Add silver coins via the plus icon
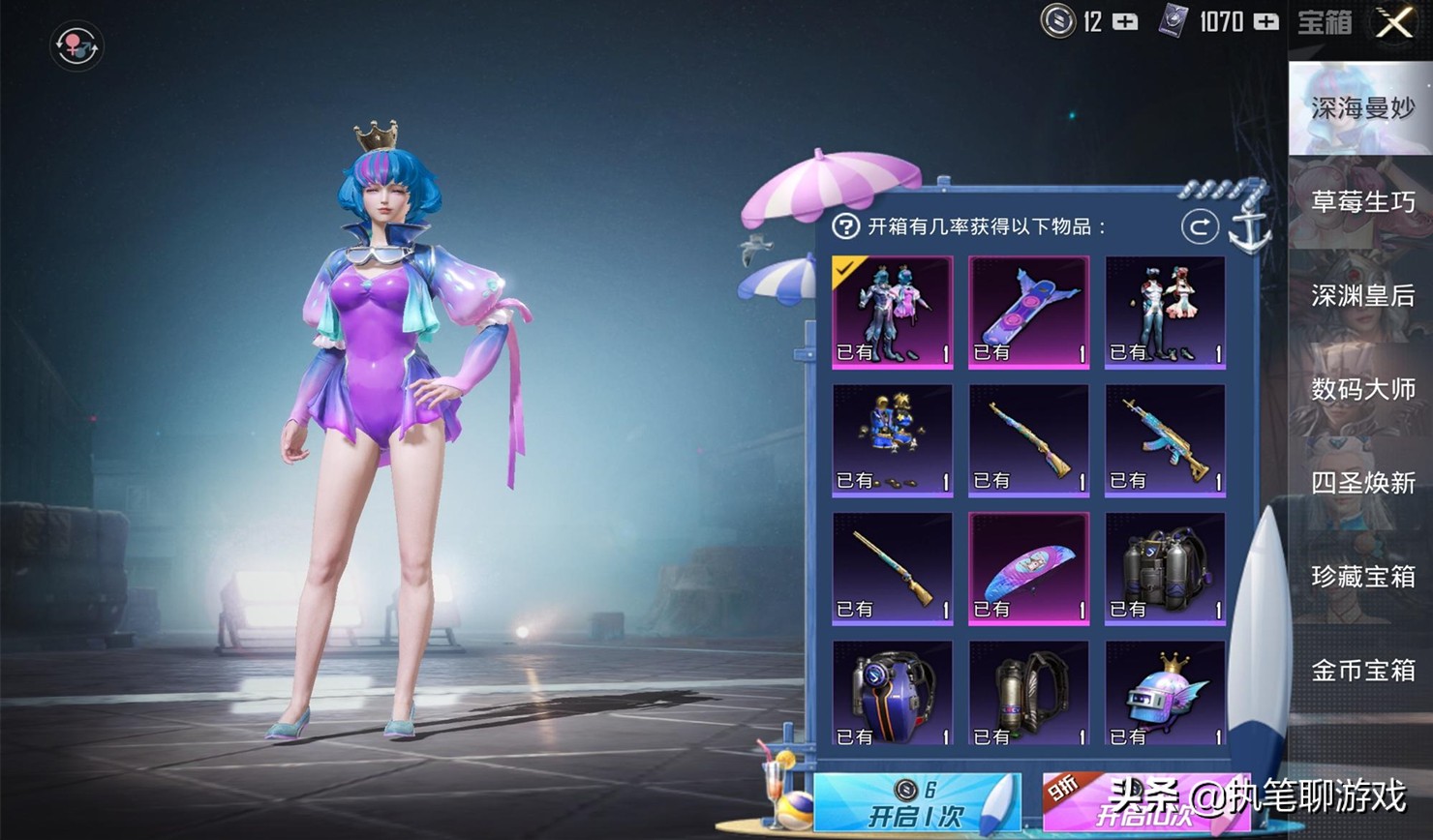 pos(1126,21)
